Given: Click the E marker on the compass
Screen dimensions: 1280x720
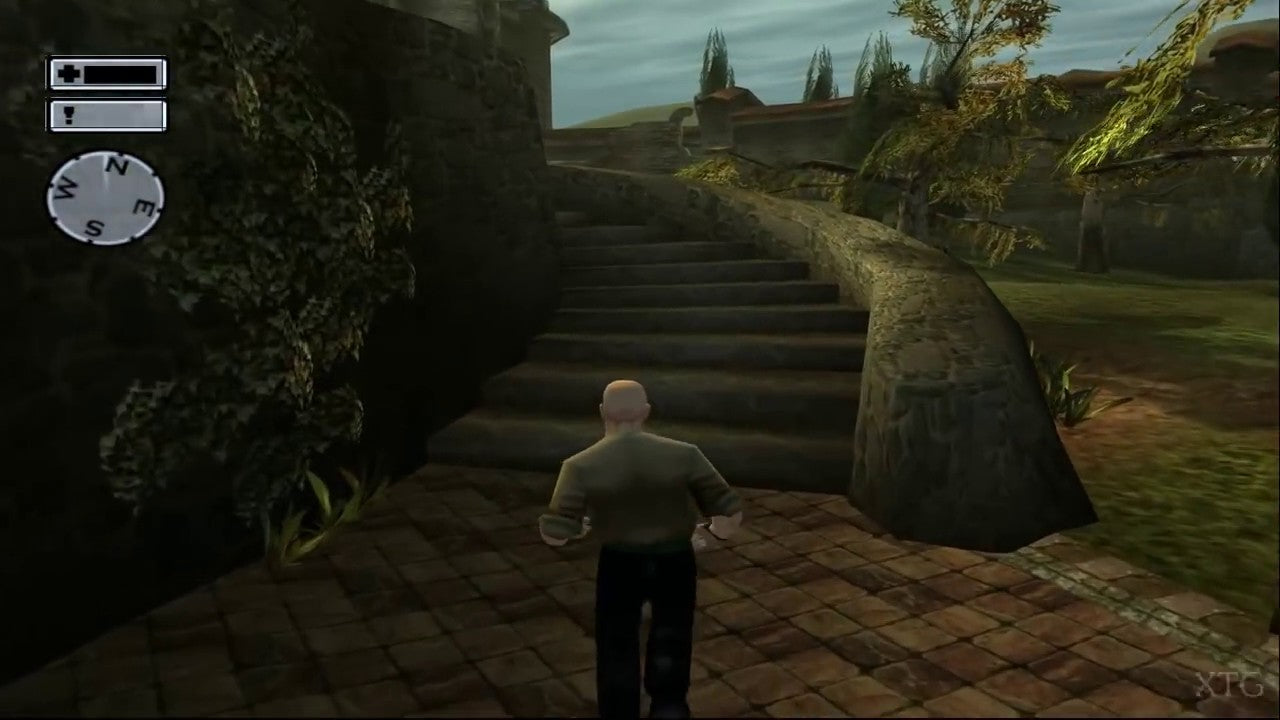Looking at the screenshot, I should [143, 206].
